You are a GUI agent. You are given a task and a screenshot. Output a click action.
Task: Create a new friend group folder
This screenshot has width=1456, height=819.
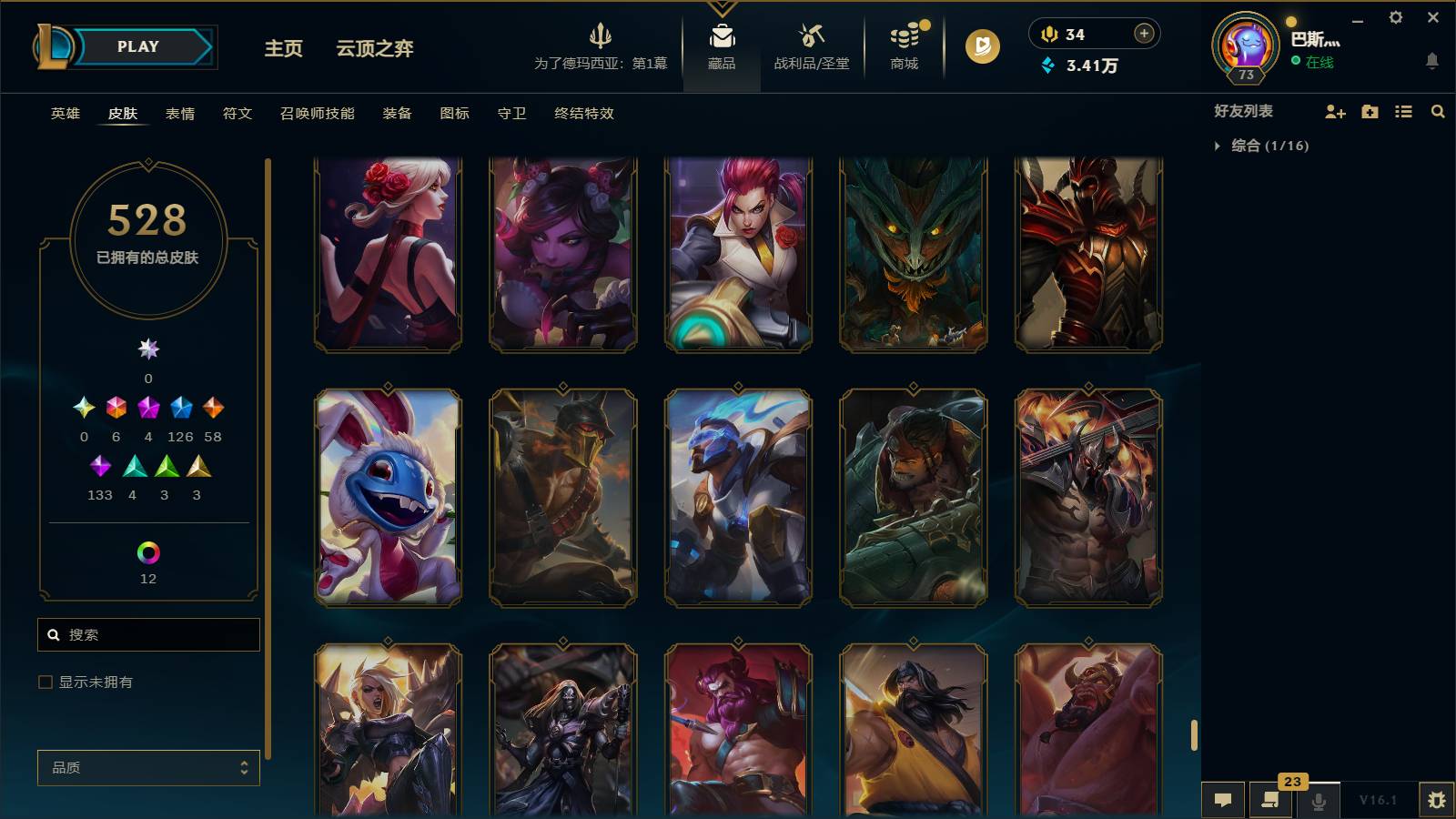click(1369, 112)
